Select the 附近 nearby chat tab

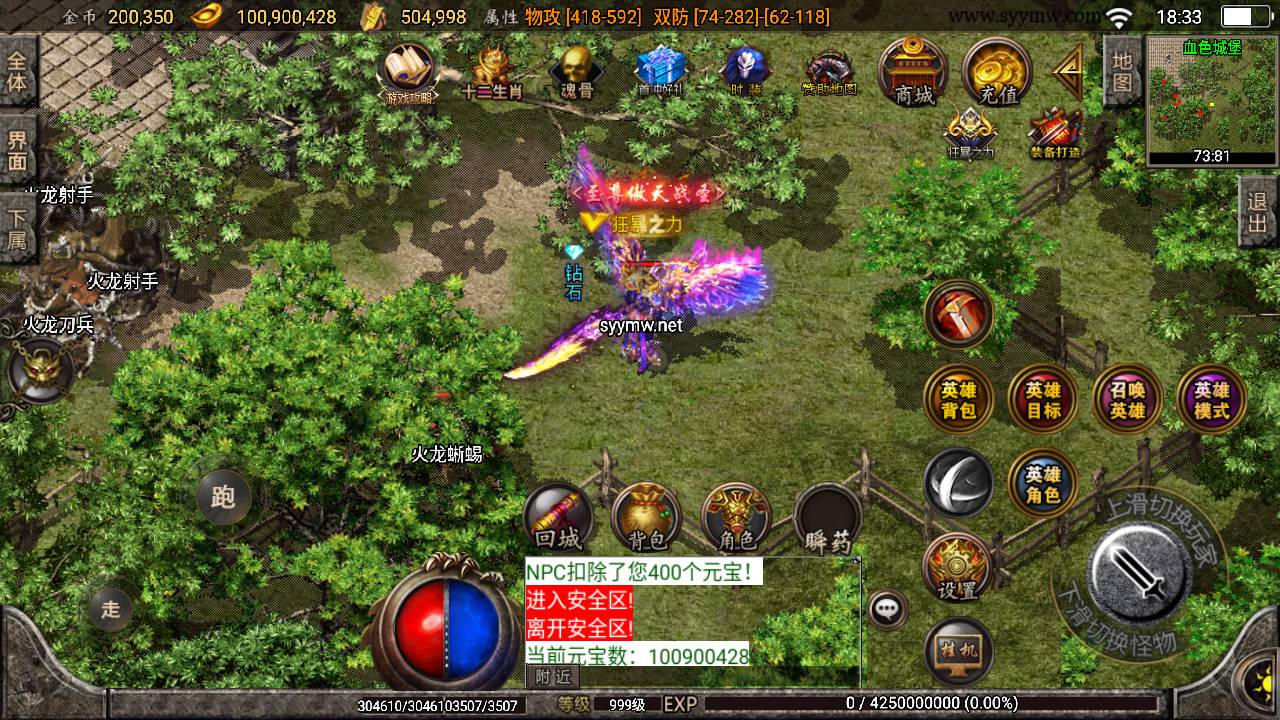552,676
